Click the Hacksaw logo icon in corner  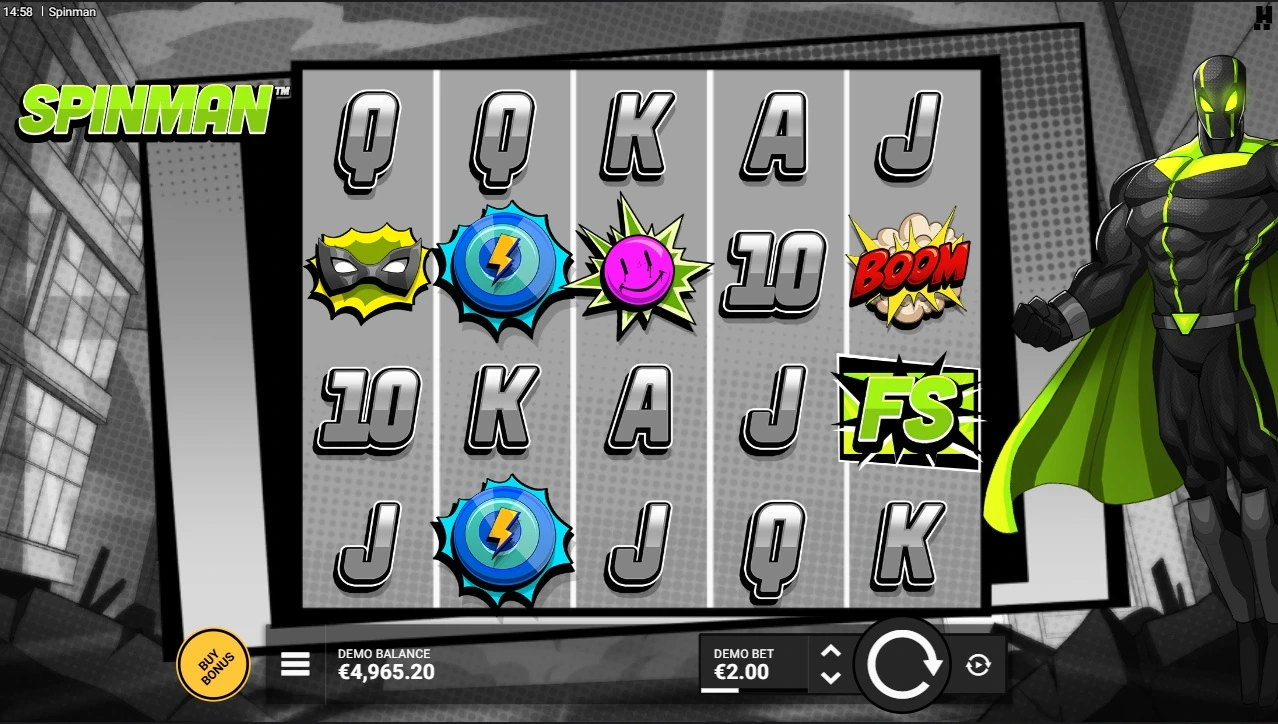pyautogui.click(x=1262, y=17)
